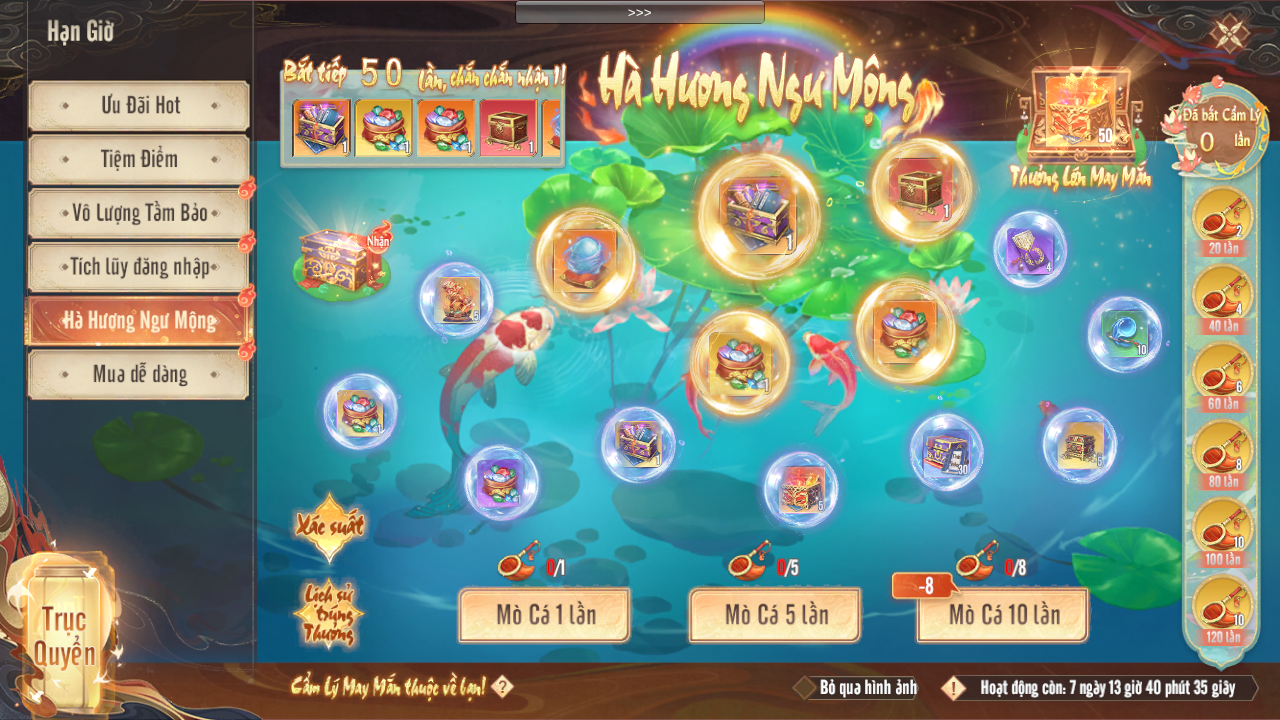1280x720 pixels.
Task: Switch to the Mua dễ dàng tab
Action: (x=139, y=375)
